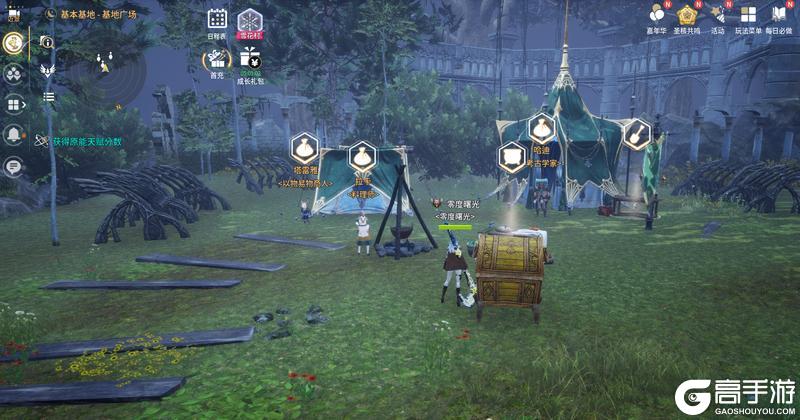Screen dimensions: 800x420
Task: Open the list lines icon
Action: 47,97
